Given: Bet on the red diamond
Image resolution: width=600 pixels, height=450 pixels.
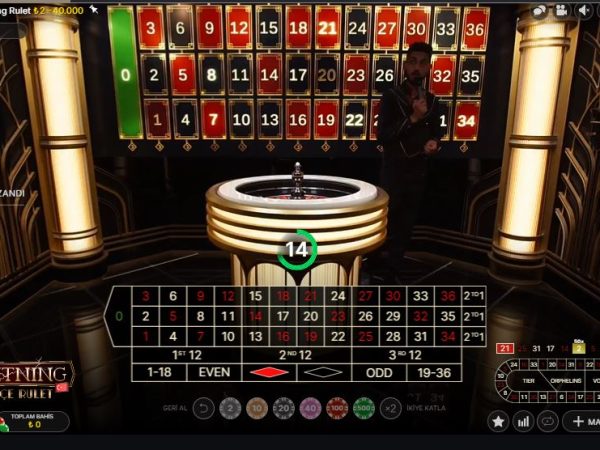Looking at the screenshot, I should coord(269,372).
